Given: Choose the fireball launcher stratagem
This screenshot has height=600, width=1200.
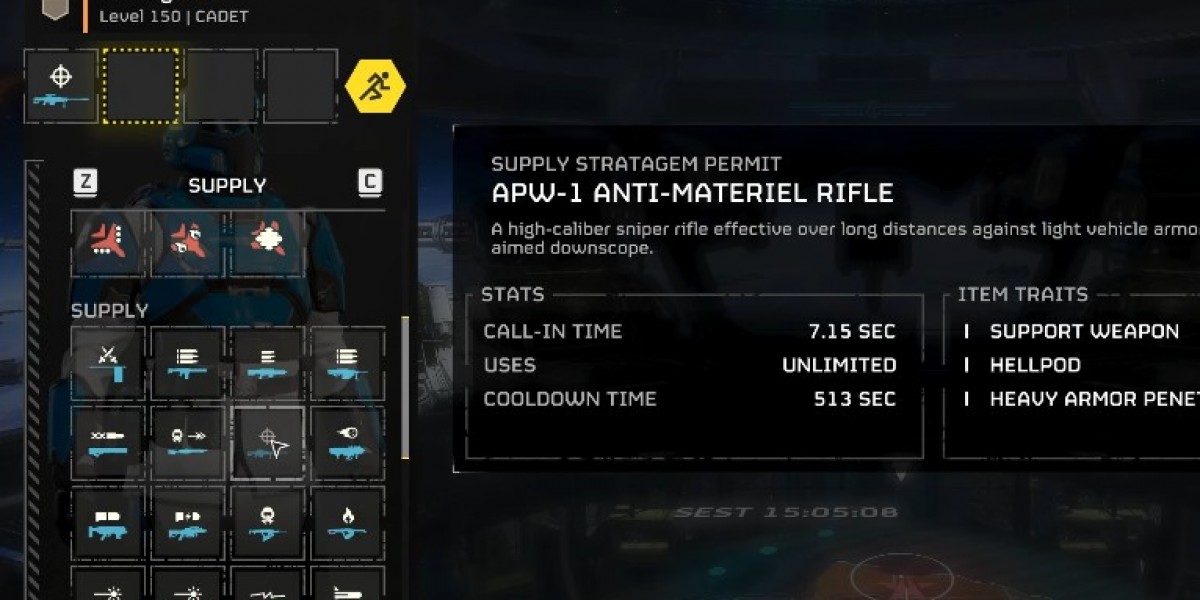Looking at the screenshot, I should pos(346,442).
